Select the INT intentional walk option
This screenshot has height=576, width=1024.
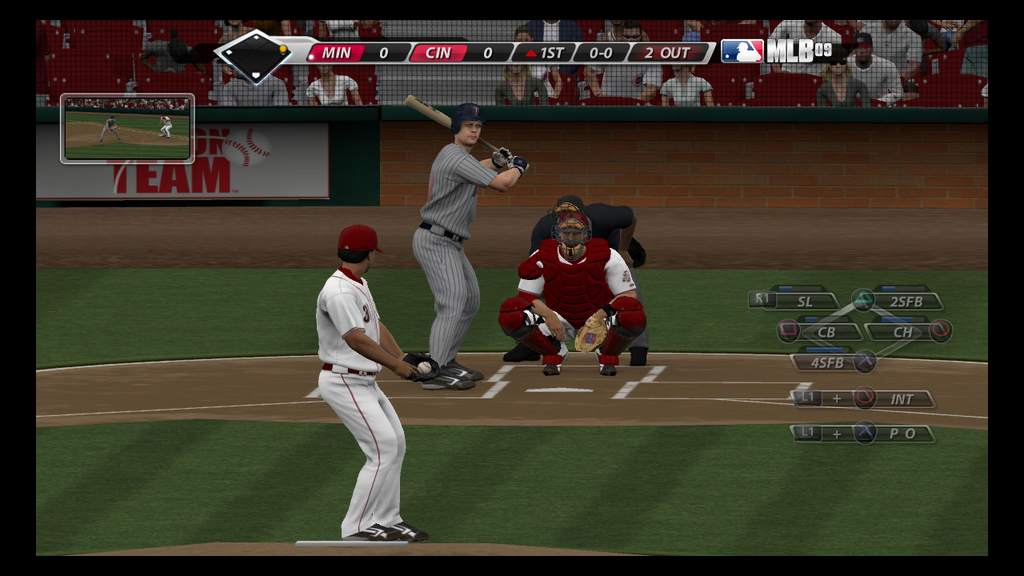click(901, 399)
